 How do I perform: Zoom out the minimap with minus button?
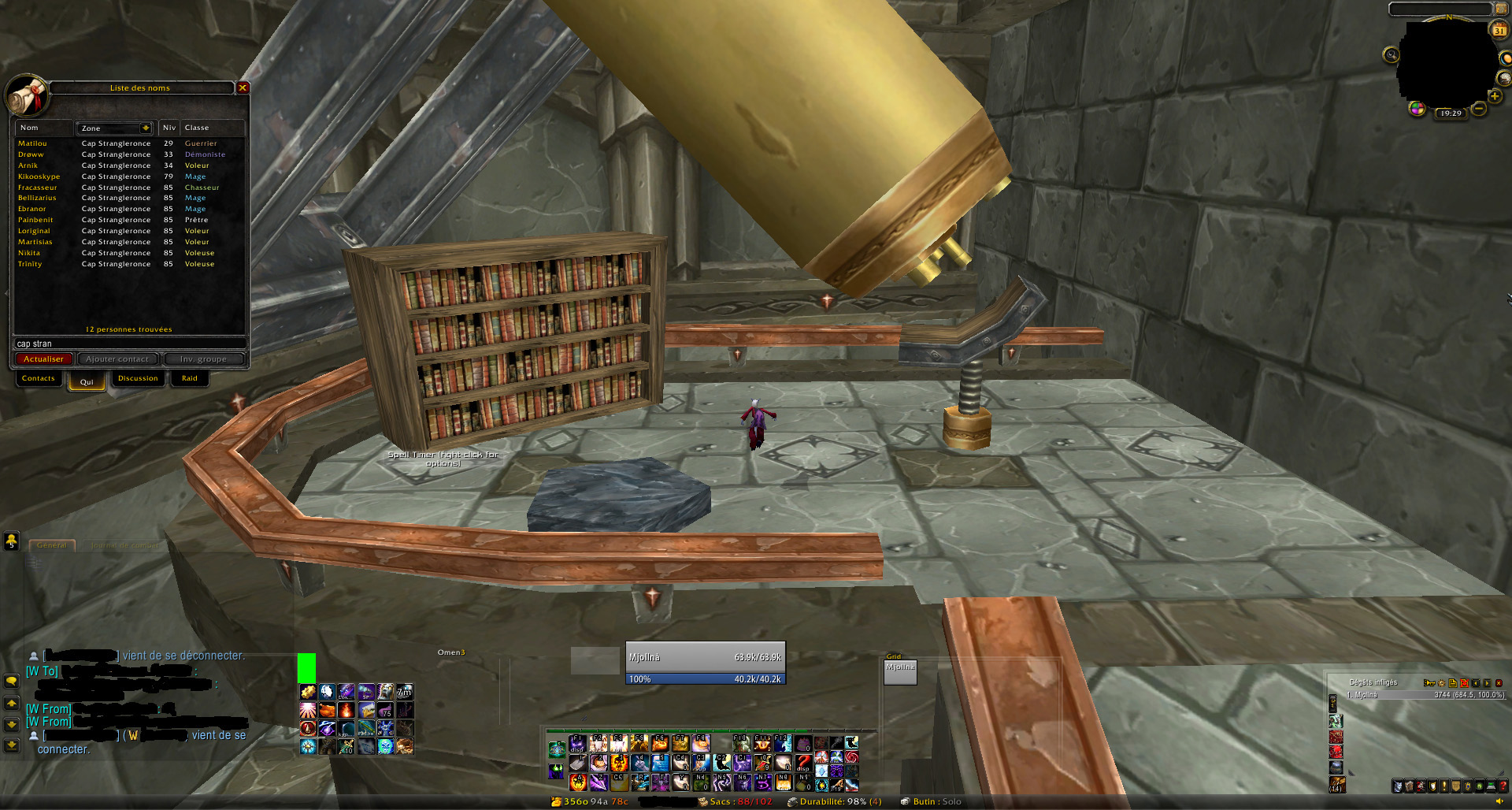(1479, 109)
